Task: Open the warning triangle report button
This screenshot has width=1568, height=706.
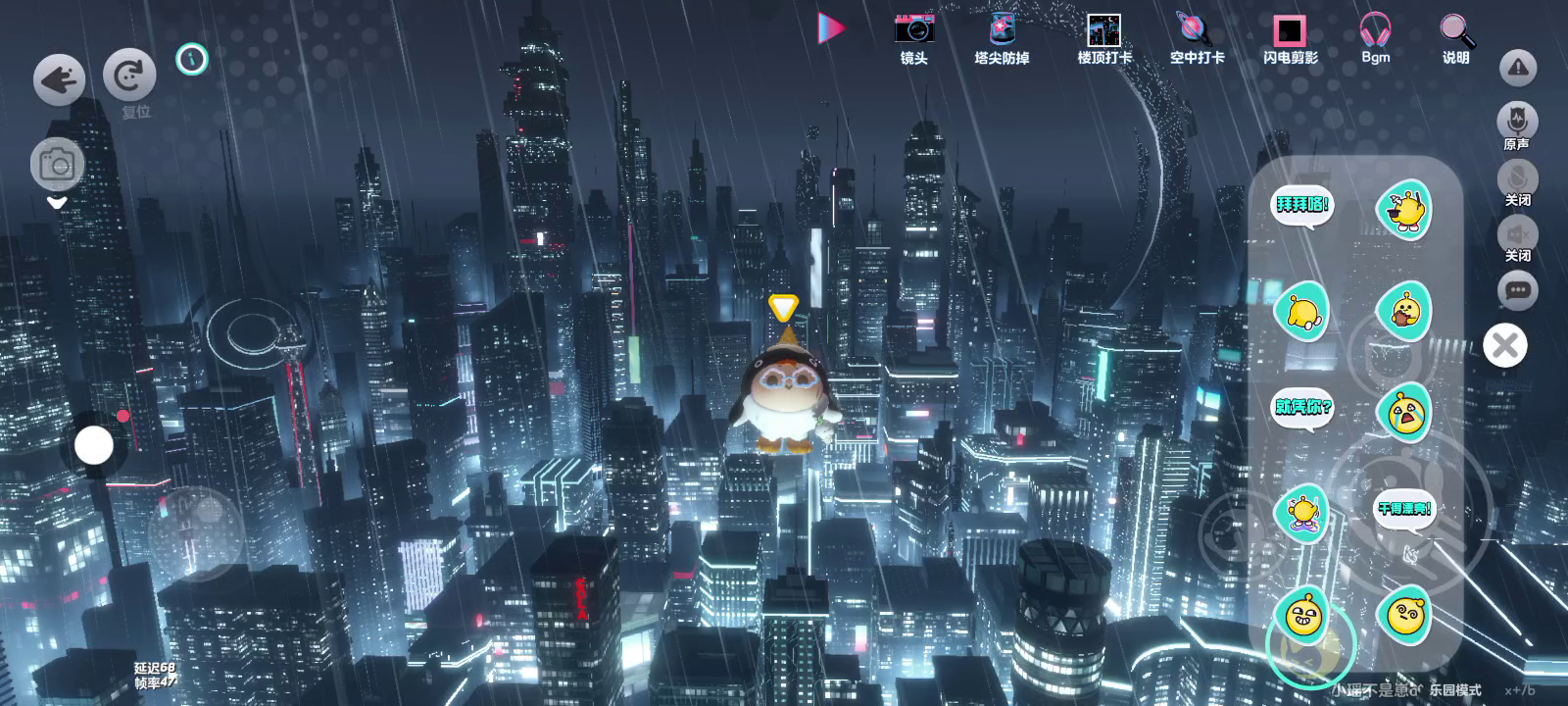Action: tap(1517, 68)
